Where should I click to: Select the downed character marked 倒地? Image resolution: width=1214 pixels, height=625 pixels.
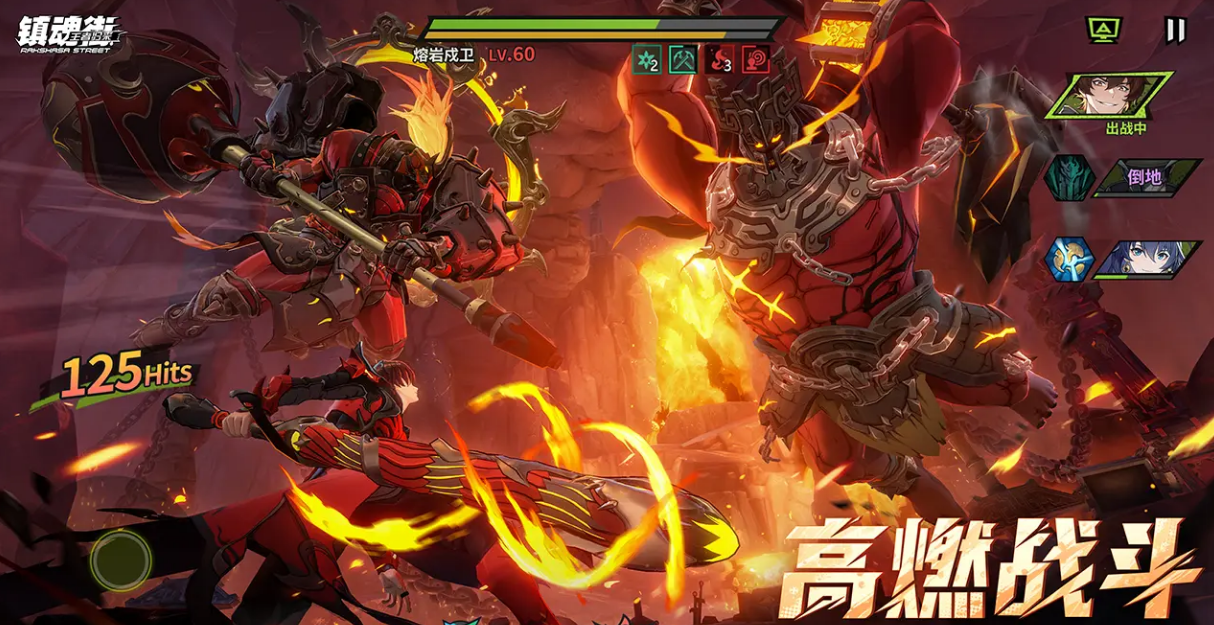(x=1146, y=178)
